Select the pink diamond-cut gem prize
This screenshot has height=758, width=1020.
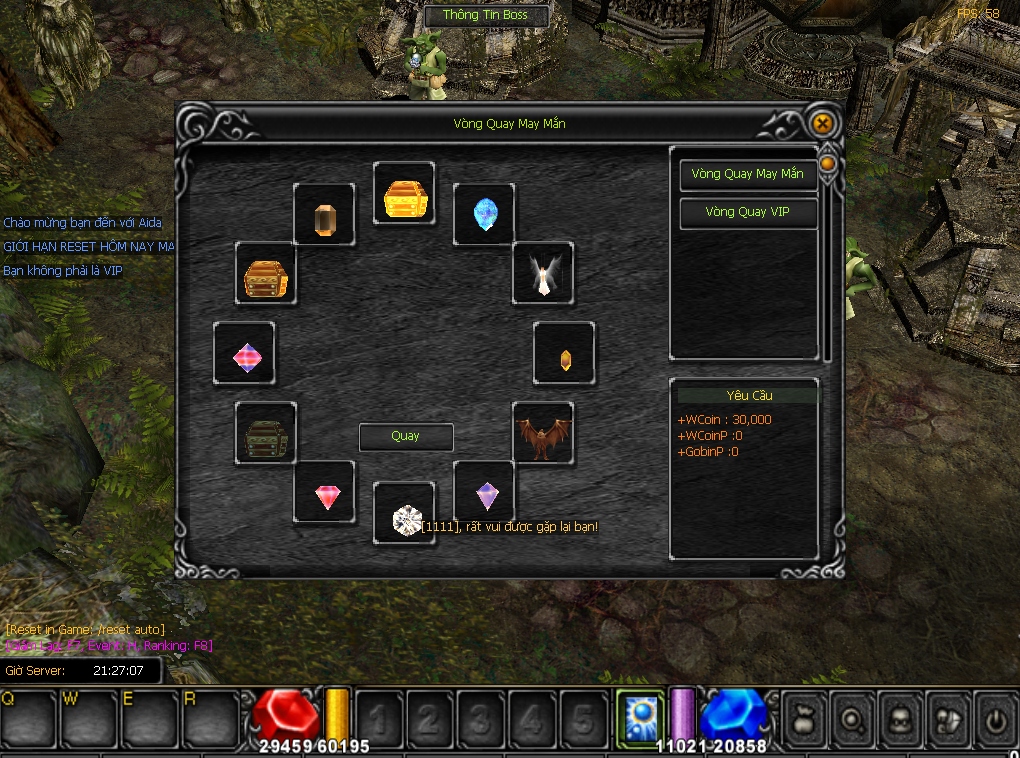click(x=325, y=493)
